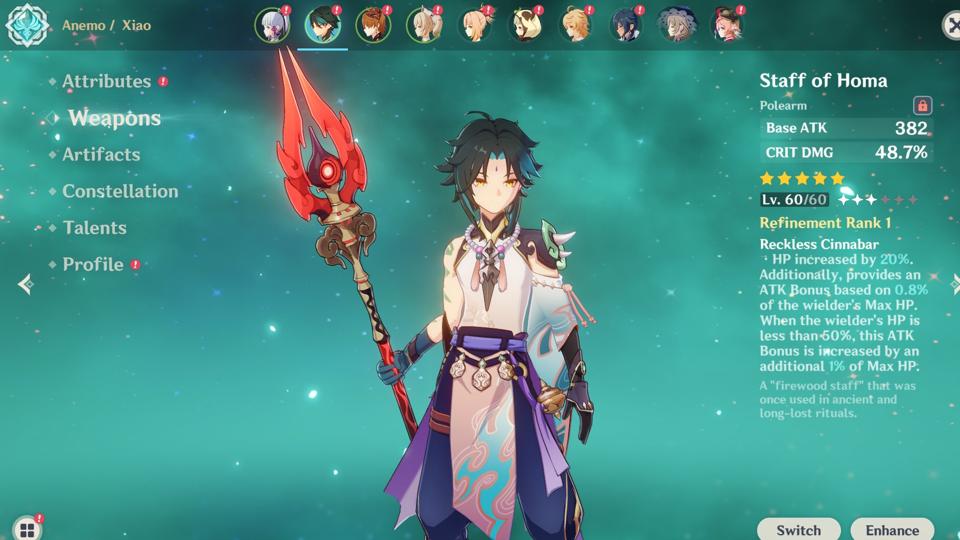Select the white-haired character portrait
The width and height of the screenshot is (960, 540).
point(271,25)
